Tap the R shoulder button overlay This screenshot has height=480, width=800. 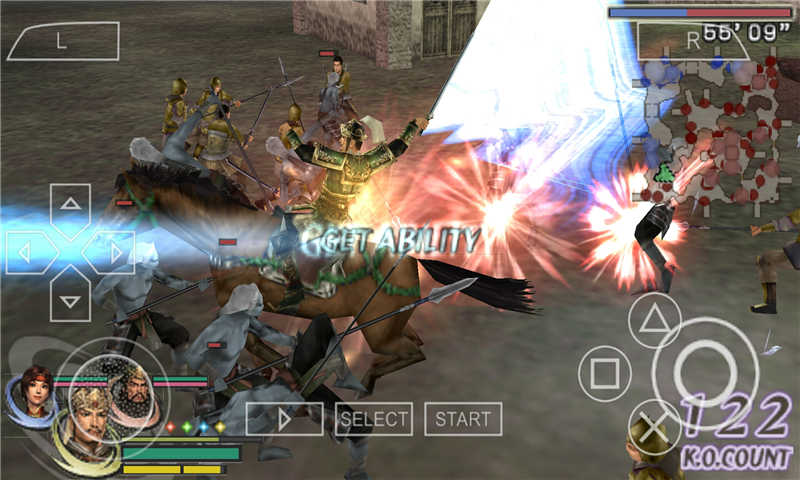click(690, 41)
